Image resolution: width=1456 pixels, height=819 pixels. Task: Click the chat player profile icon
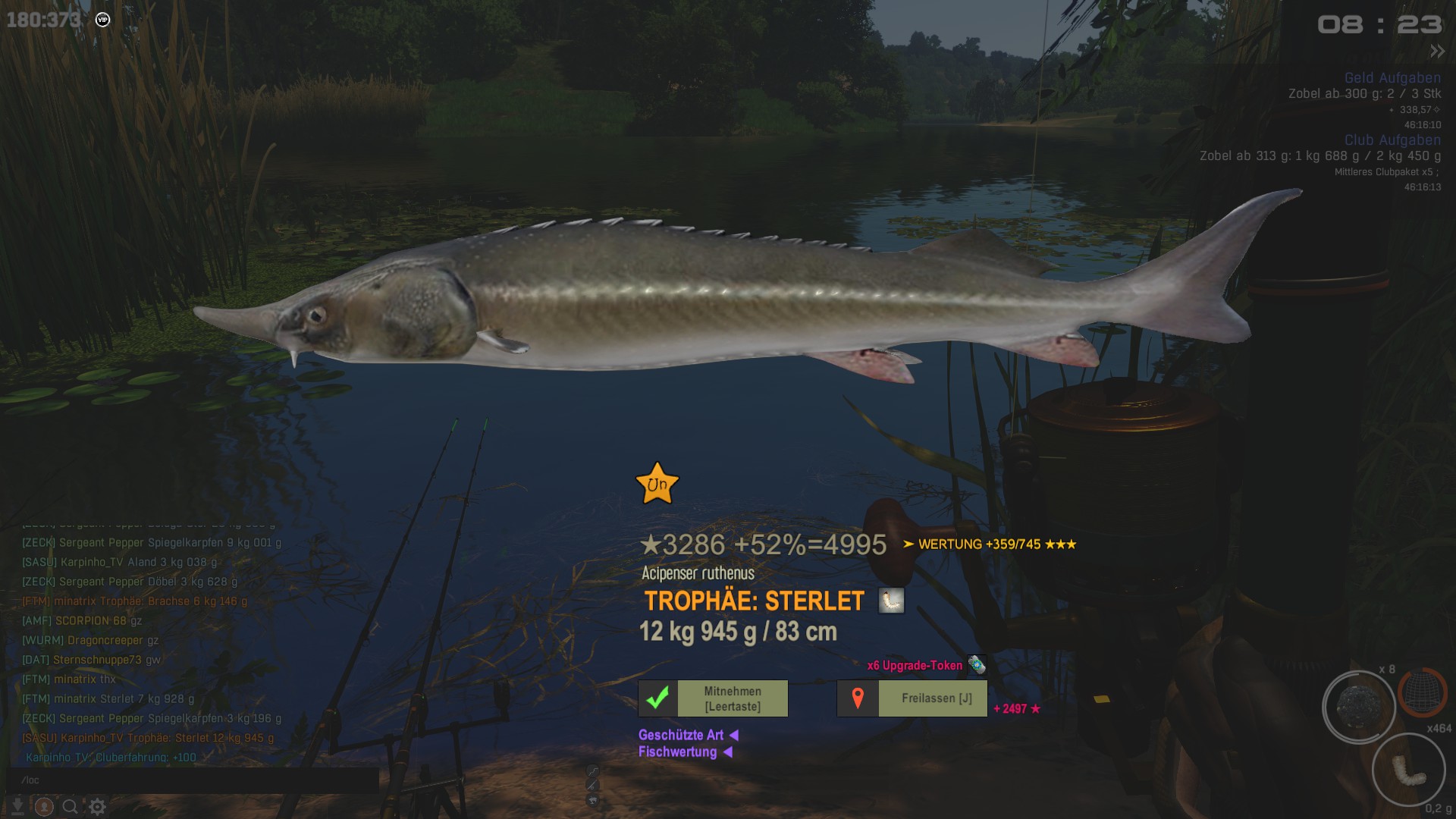click(x=44, y=806)
